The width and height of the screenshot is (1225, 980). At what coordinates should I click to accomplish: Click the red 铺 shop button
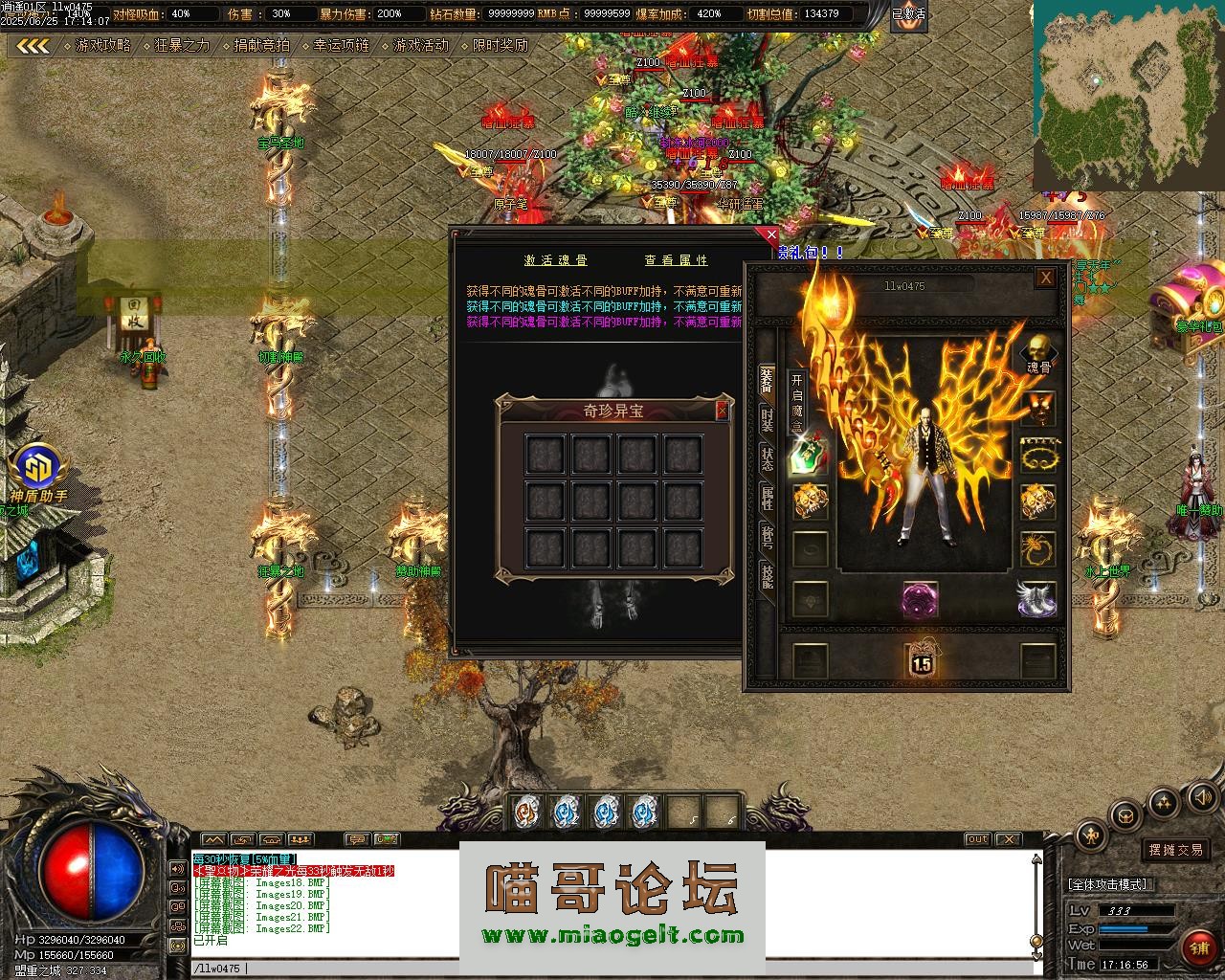pyautogui.click(x=1199, y=948)
